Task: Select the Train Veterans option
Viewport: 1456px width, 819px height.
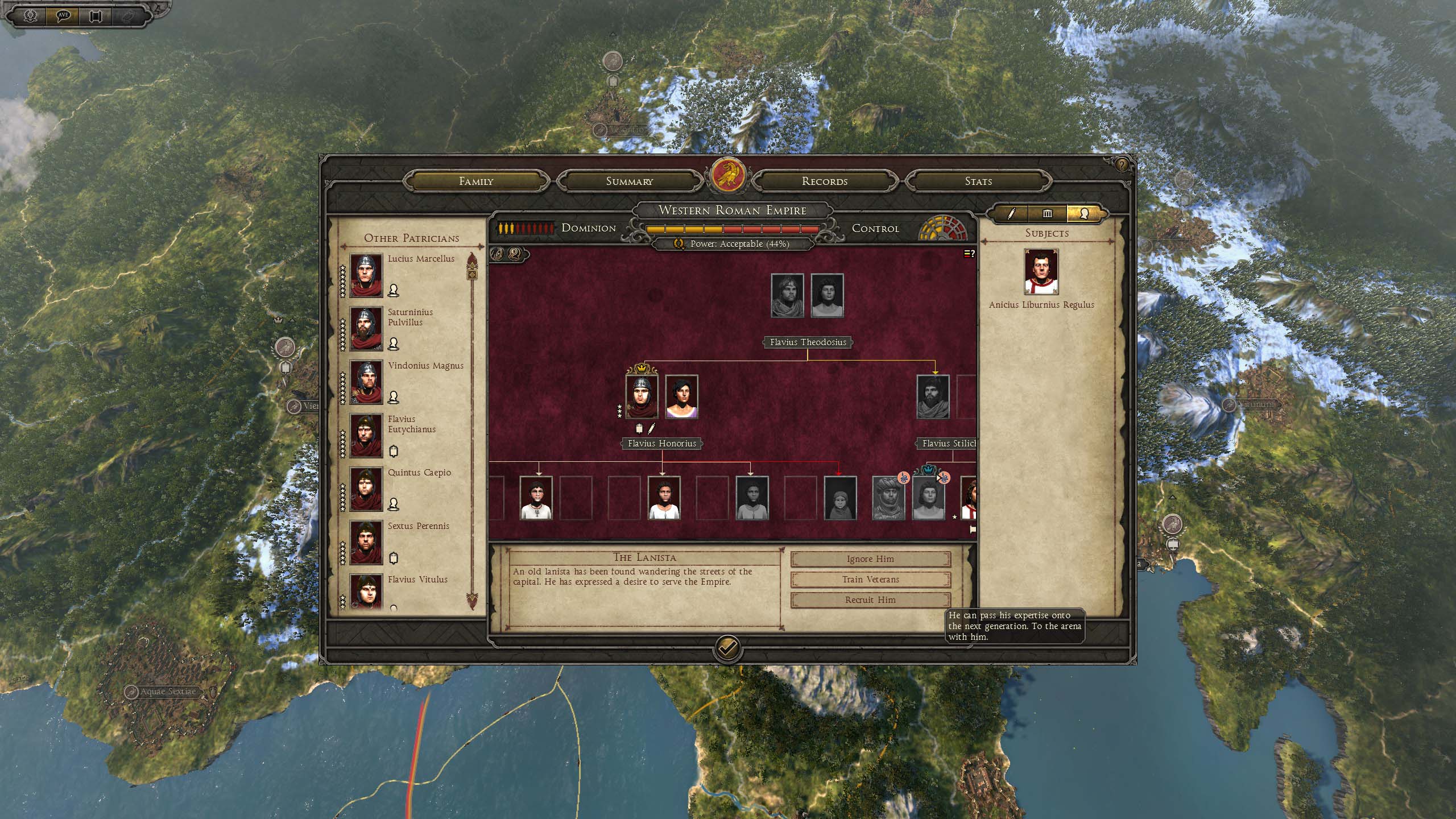Action: point(870,580)
